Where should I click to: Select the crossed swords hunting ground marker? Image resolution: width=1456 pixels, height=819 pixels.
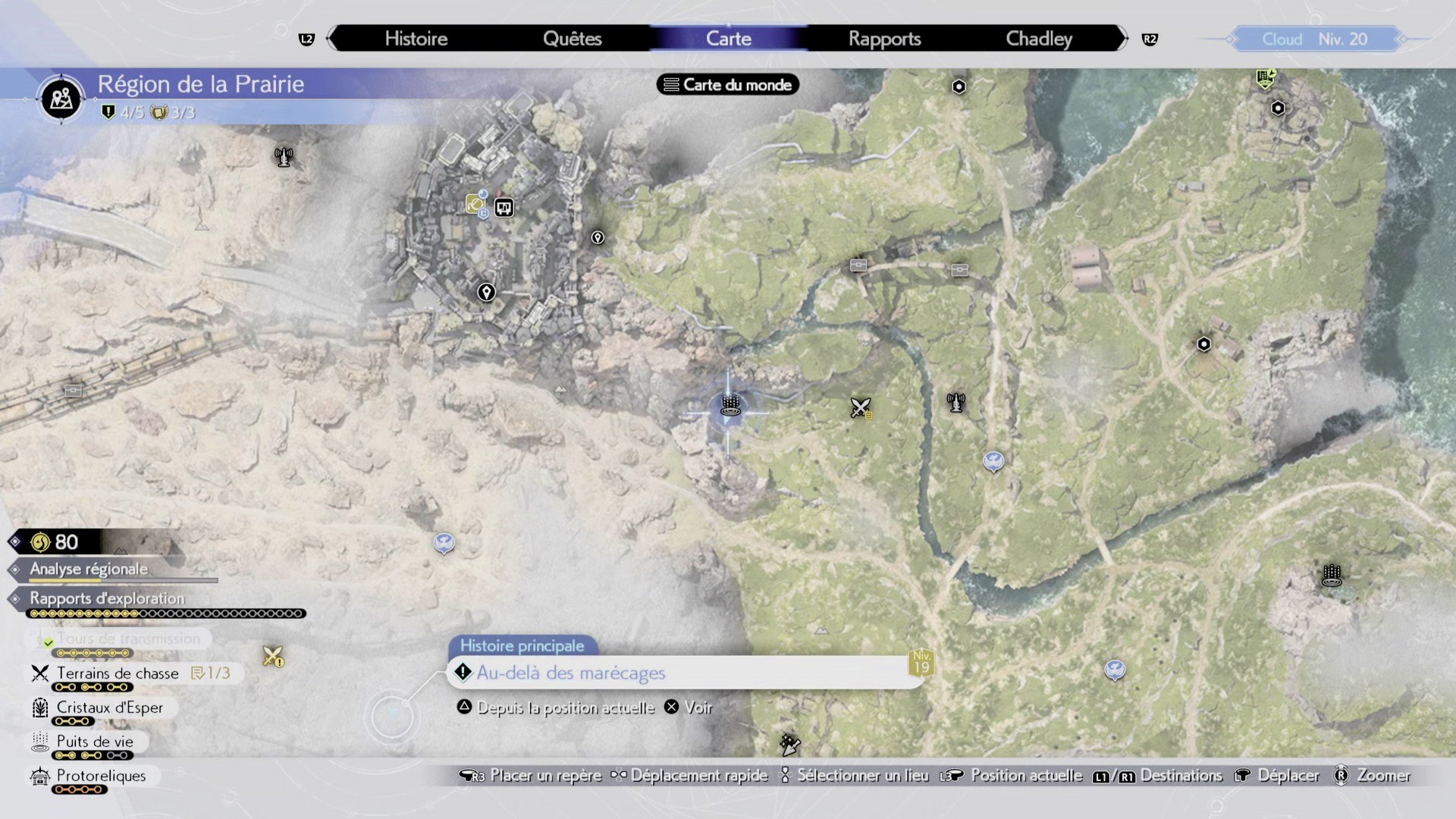click(860, 407)
